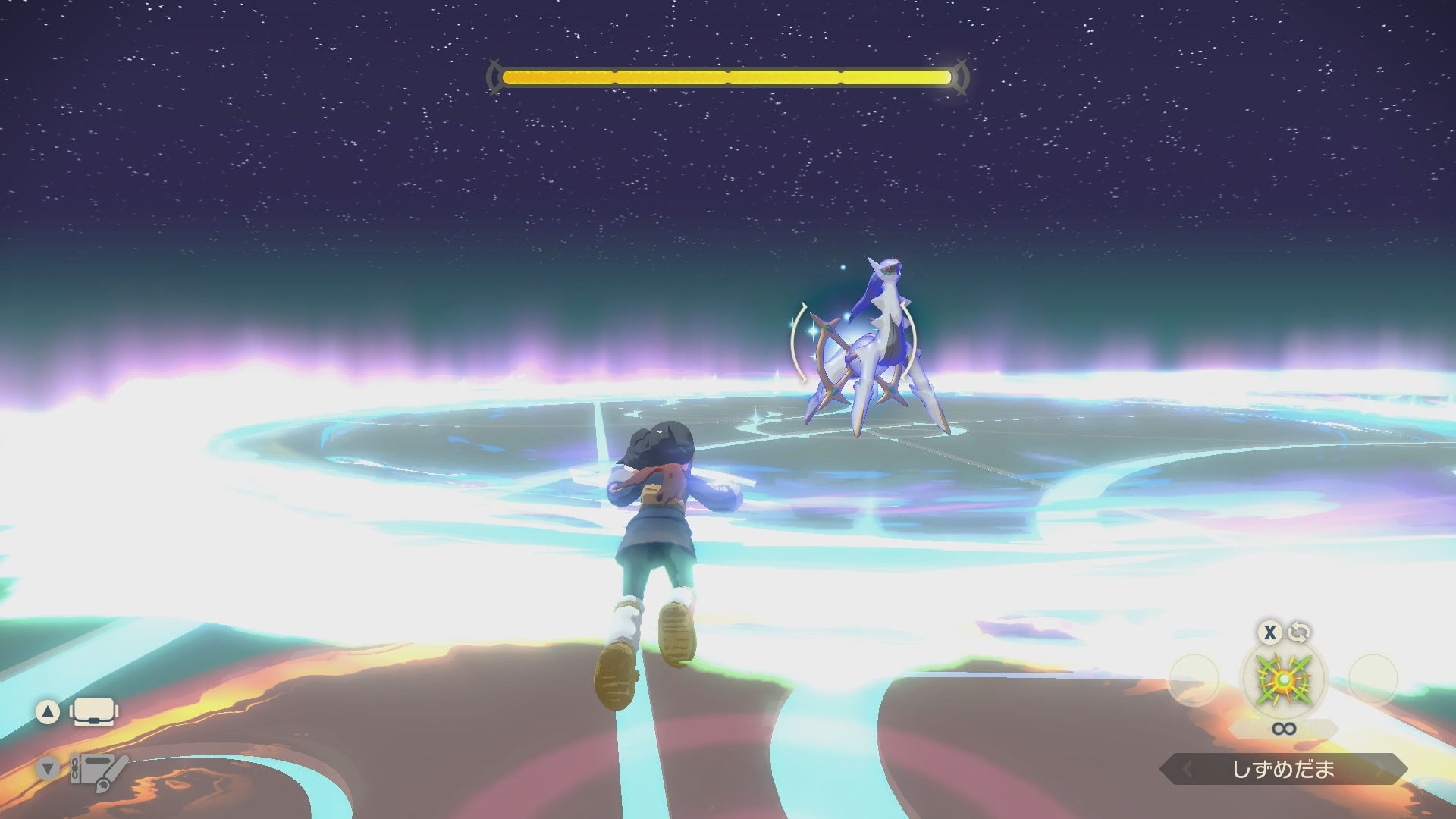The image size is (1456, 819).
Task: Click the swap arrows icon above the balm
Action: (1299, 632)
